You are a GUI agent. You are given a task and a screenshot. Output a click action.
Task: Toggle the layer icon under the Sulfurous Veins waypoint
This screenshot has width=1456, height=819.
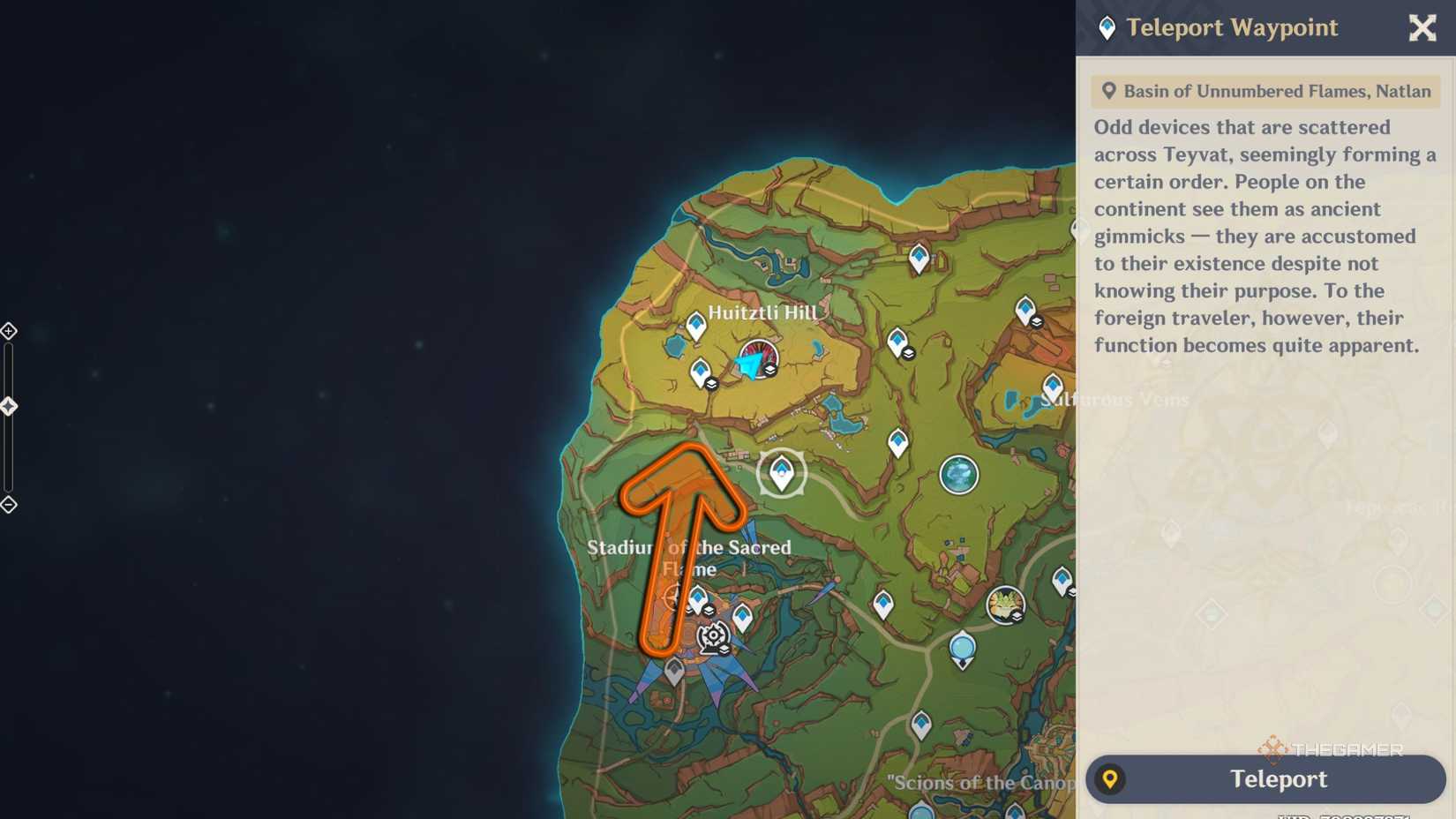click(x=1036, y=322)
